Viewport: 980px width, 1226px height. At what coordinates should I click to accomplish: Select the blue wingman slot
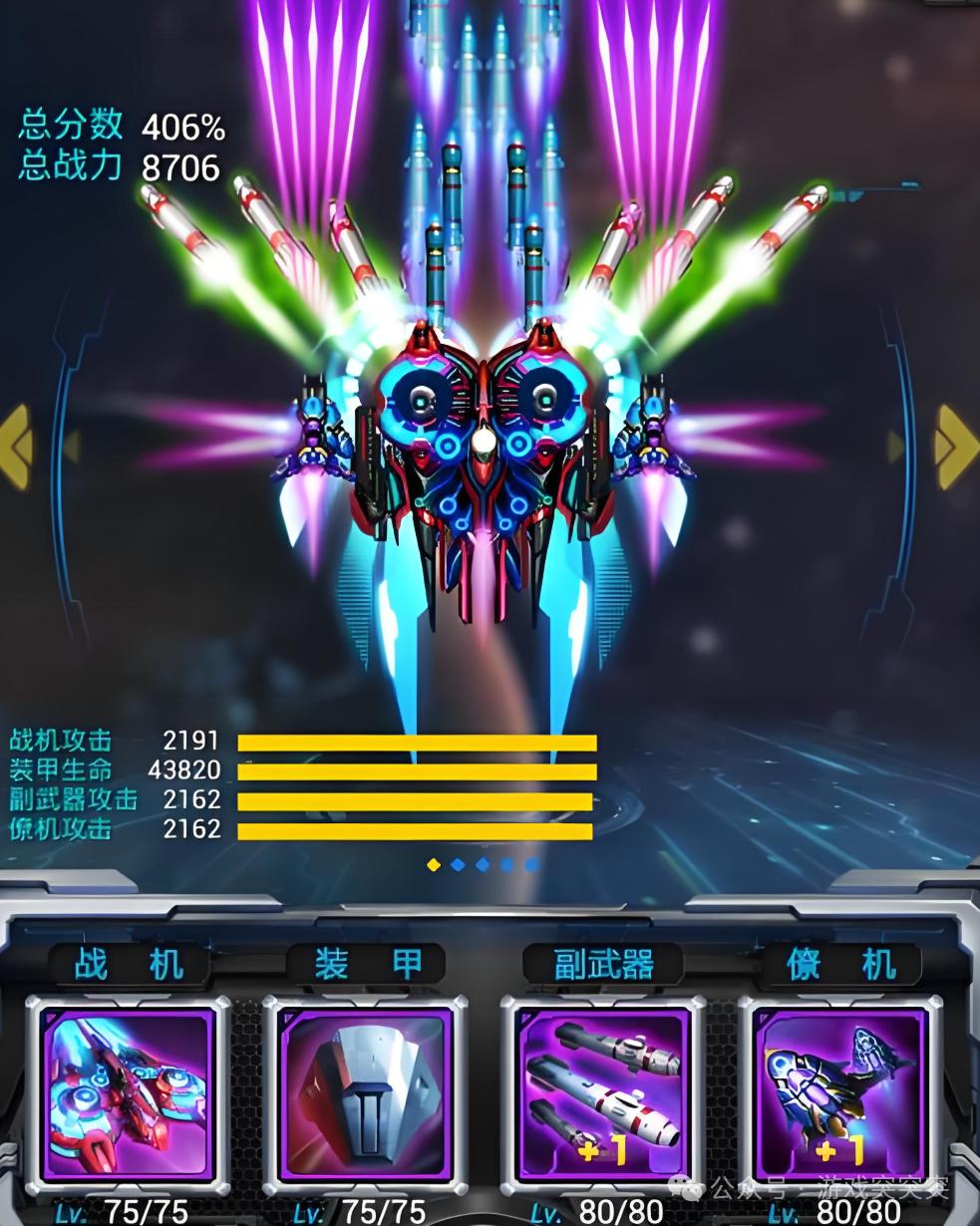coord(838,1093)
